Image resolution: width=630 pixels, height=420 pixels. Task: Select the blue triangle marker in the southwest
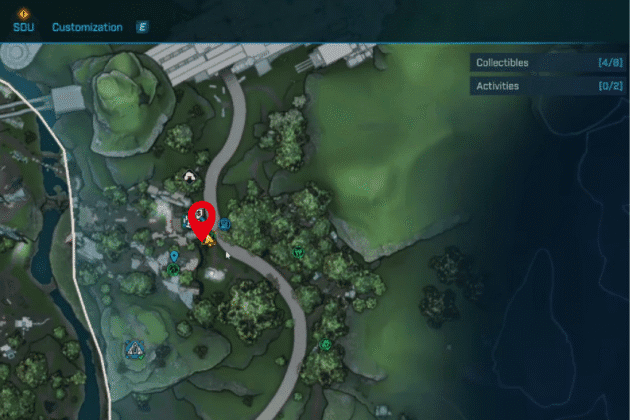click(x=134, y=349)
